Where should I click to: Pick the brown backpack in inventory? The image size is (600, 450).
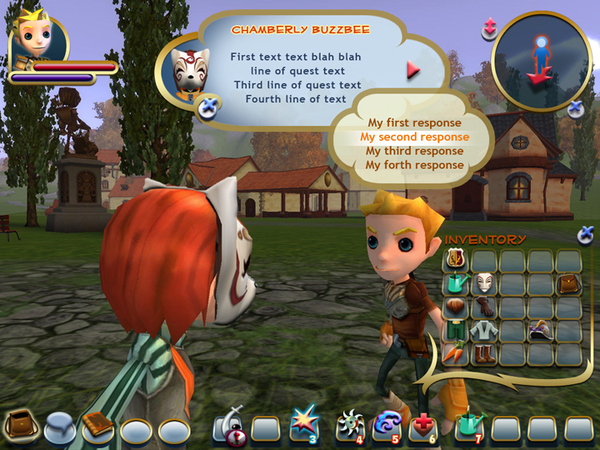point(568,284)
